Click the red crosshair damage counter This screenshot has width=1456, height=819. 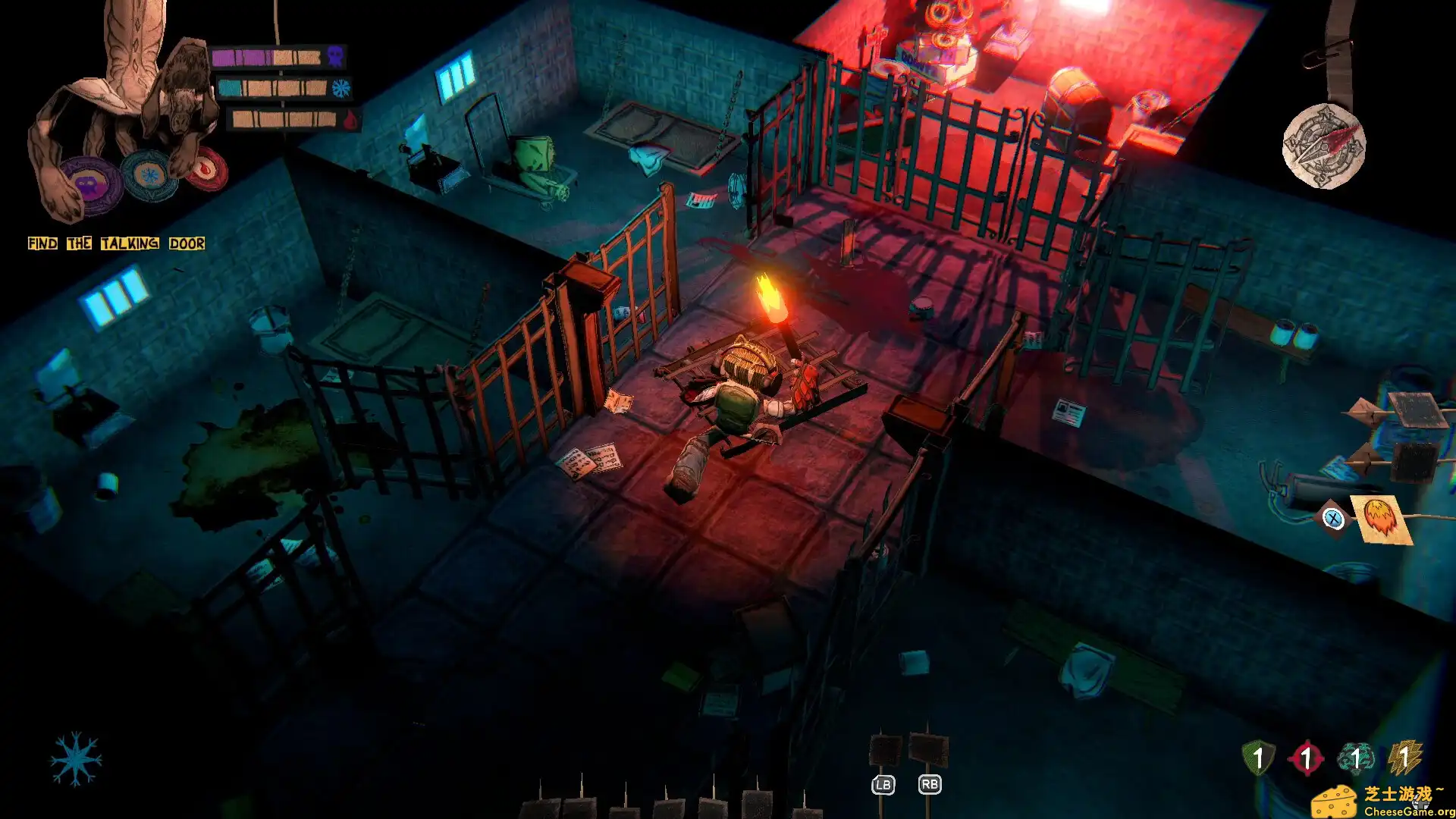point(1307,757)
